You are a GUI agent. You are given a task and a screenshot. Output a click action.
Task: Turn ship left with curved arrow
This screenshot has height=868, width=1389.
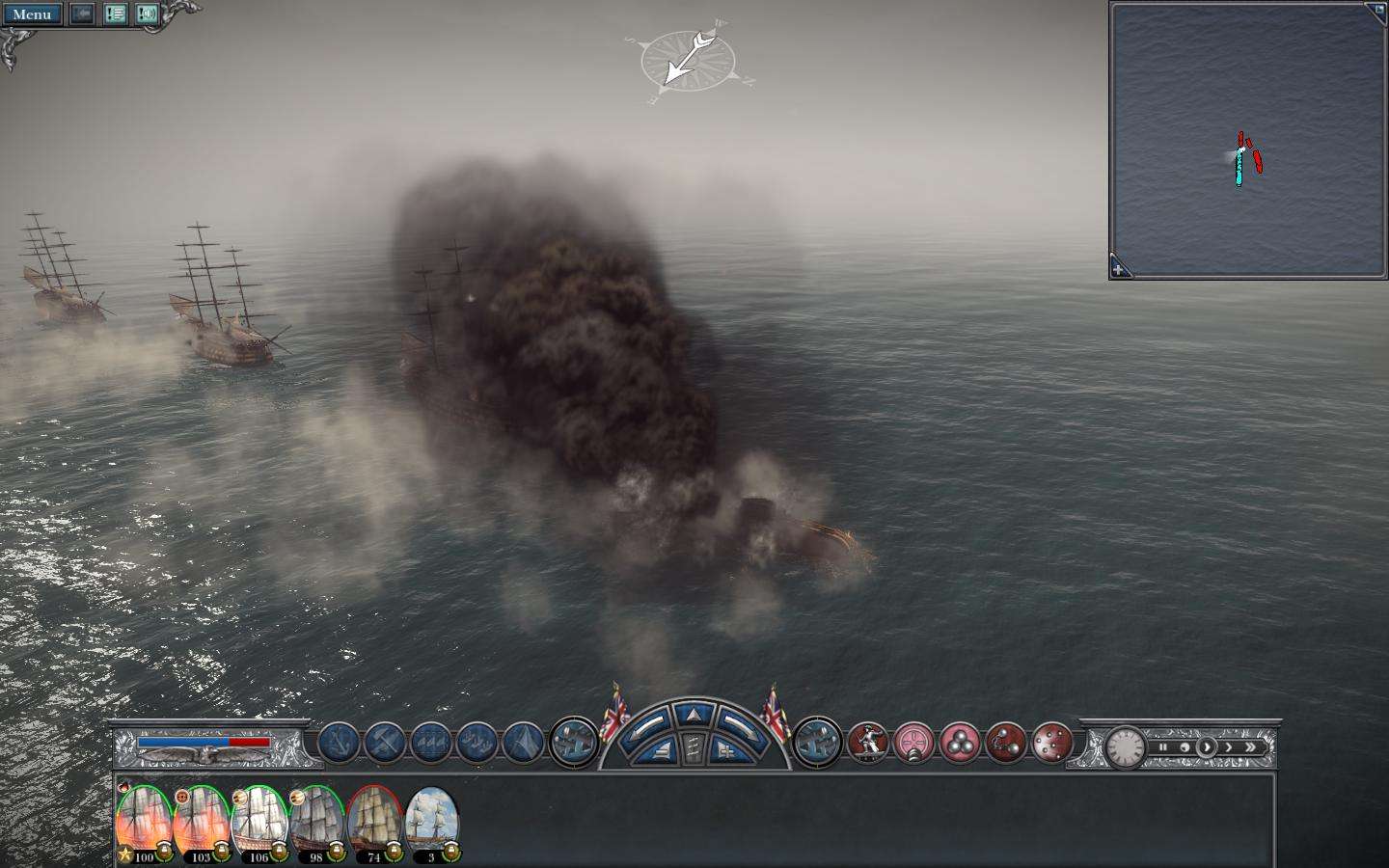[x=647, y=723]
